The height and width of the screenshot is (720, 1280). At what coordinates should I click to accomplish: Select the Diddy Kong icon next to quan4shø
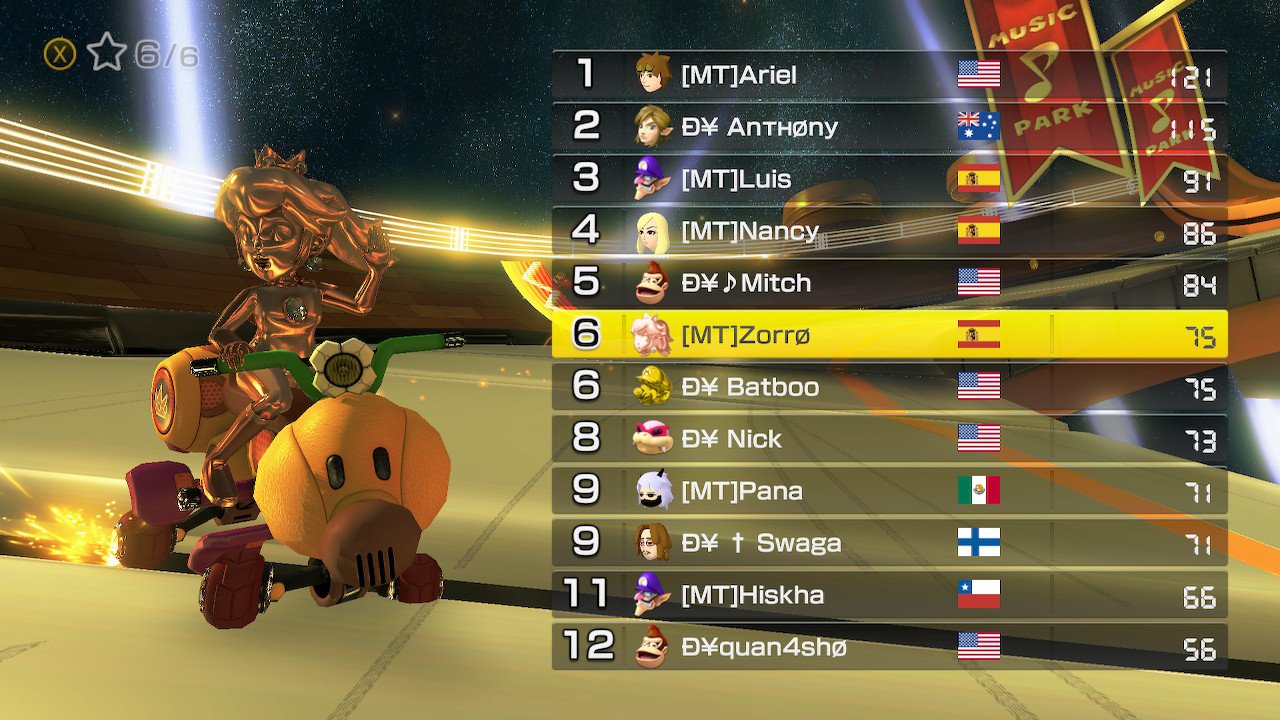click(649, 647)
